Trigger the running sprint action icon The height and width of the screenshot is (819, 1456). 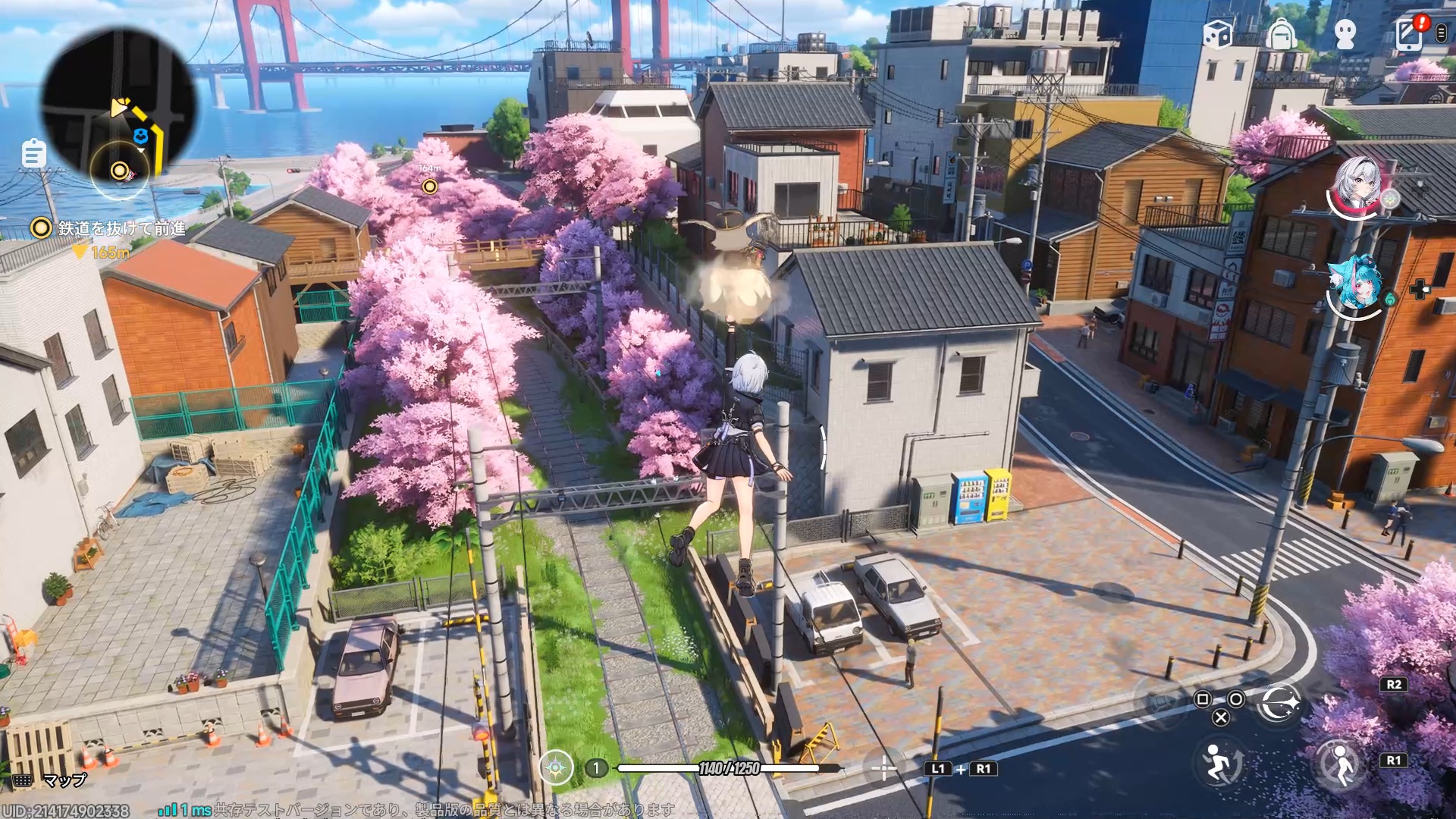[1219, 762]
